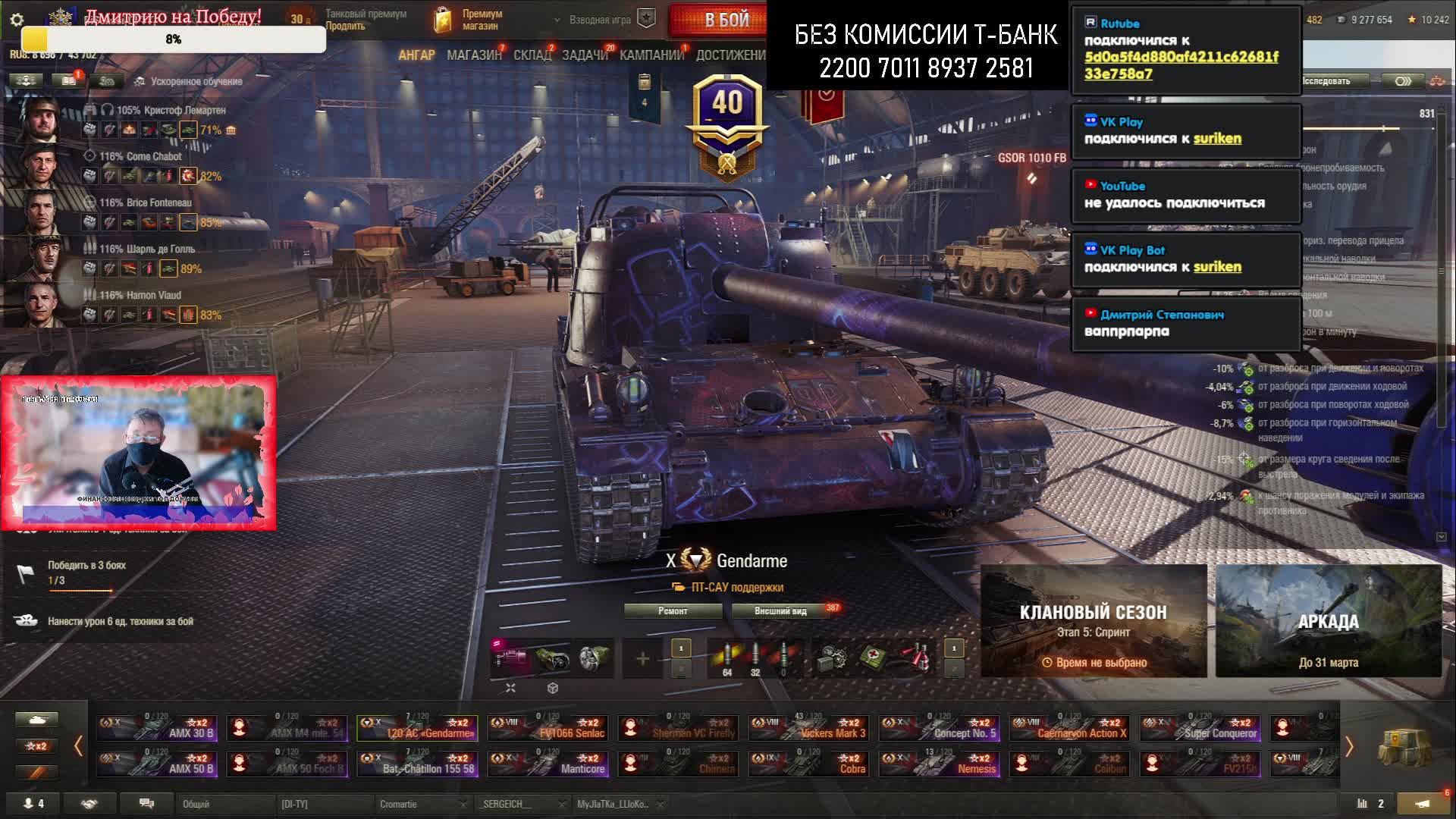Open the КАМПАНИИ tab
The height and width of the screenshot is (819, 1456).
[x=651, y=55]
